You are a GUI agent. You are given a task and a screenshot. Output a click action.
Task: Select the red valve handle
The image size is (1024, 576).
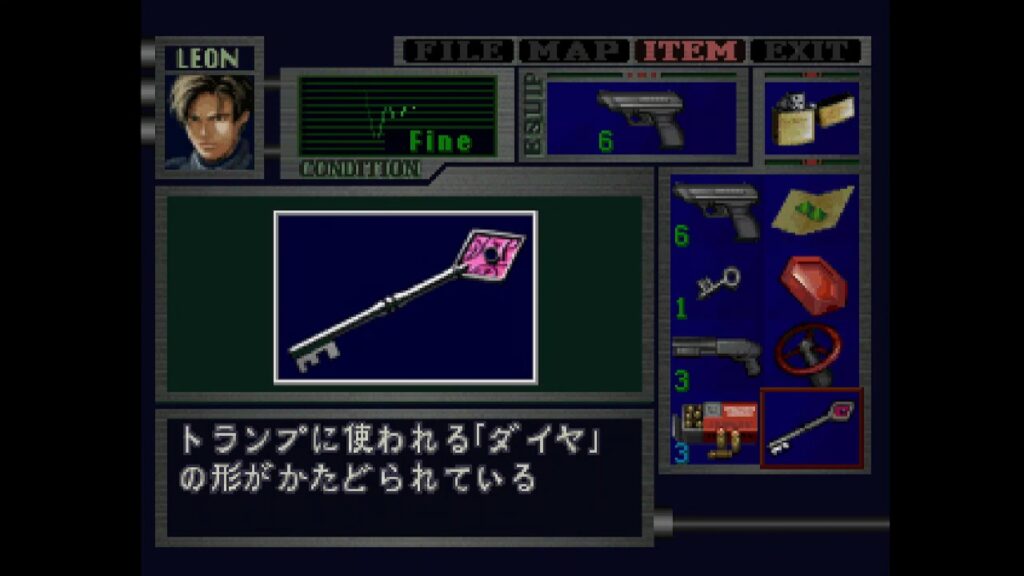coord(811,354)
